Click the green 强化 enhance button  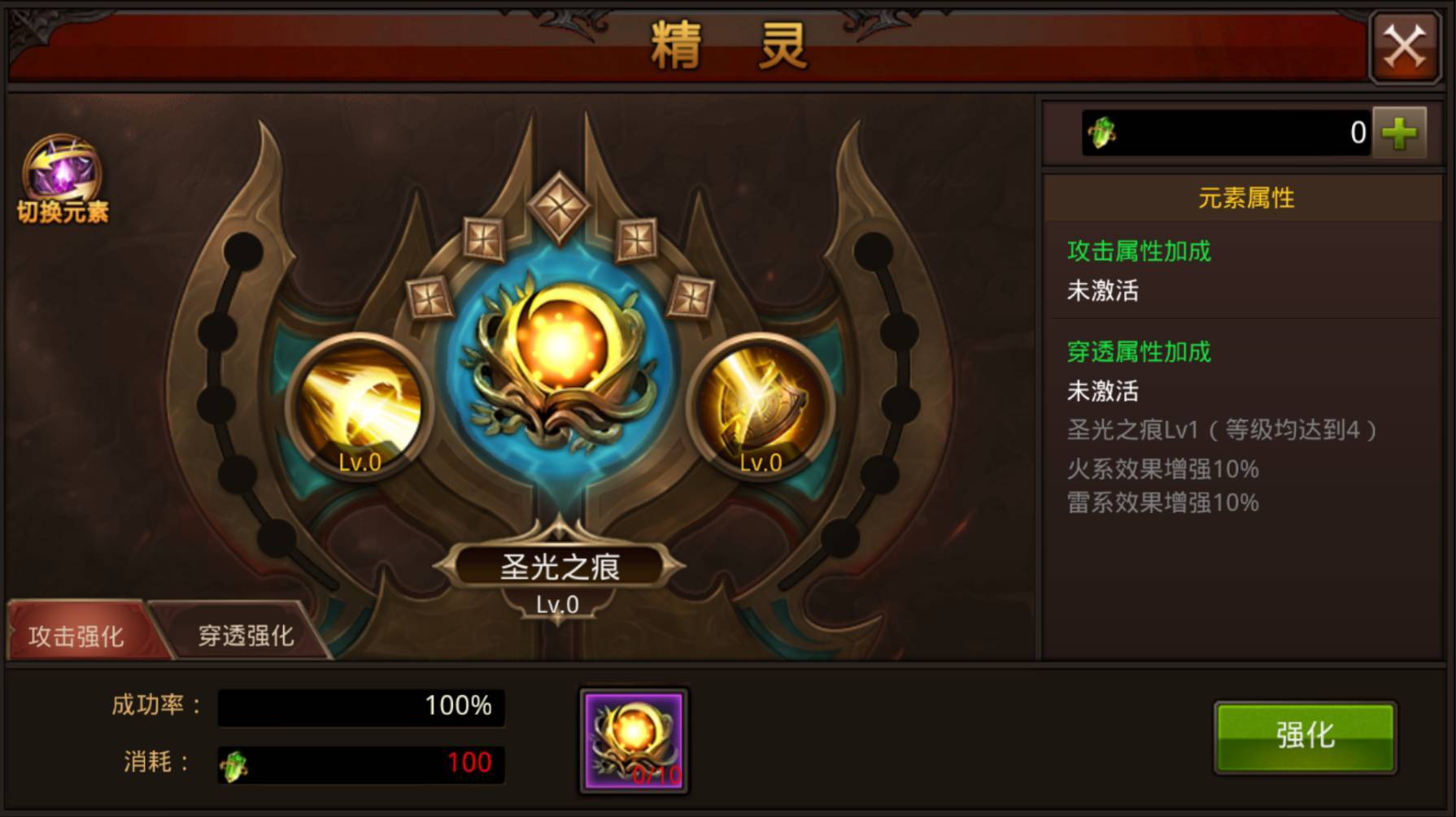click(1305, 736)
